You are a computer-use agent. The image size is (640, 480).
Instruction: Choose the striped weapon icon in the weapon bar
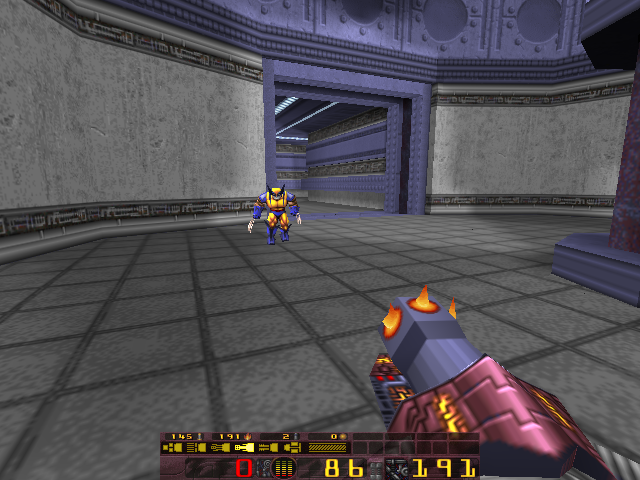[327, 448]
